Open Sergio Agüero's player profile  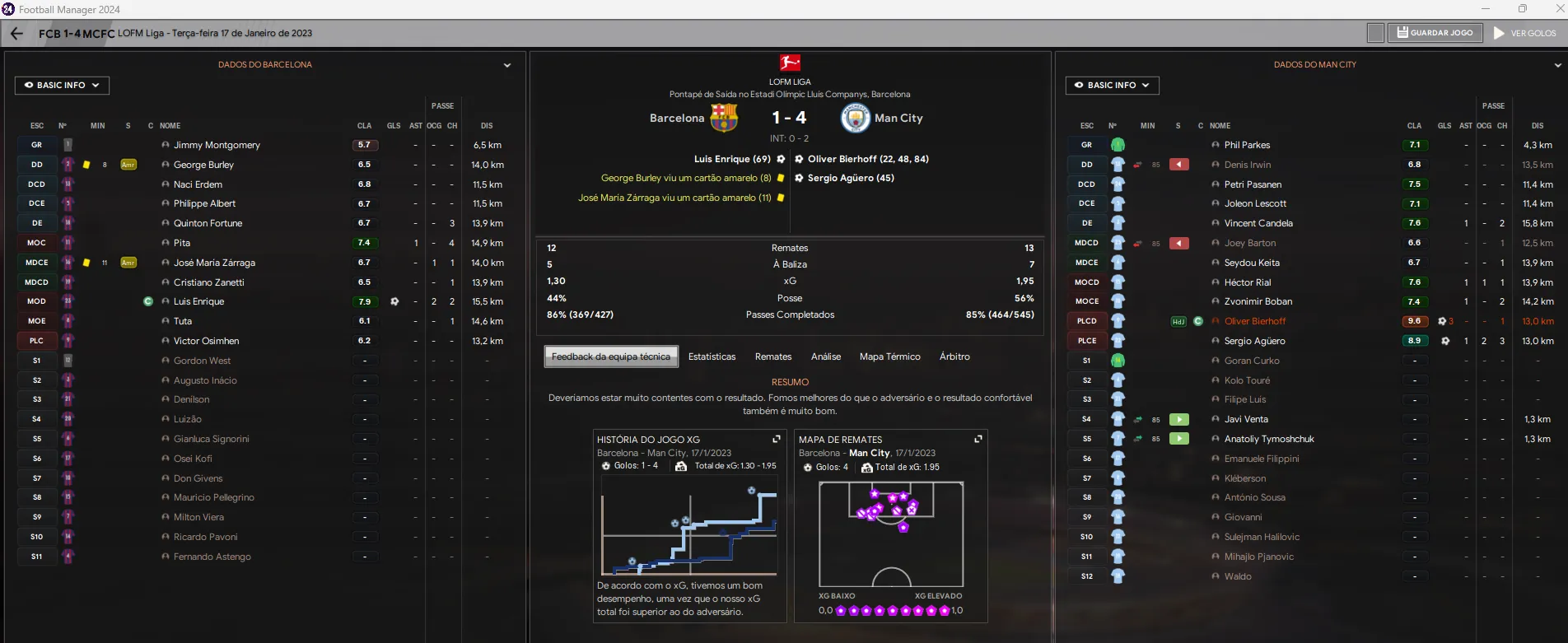[x=1254, y=341]
